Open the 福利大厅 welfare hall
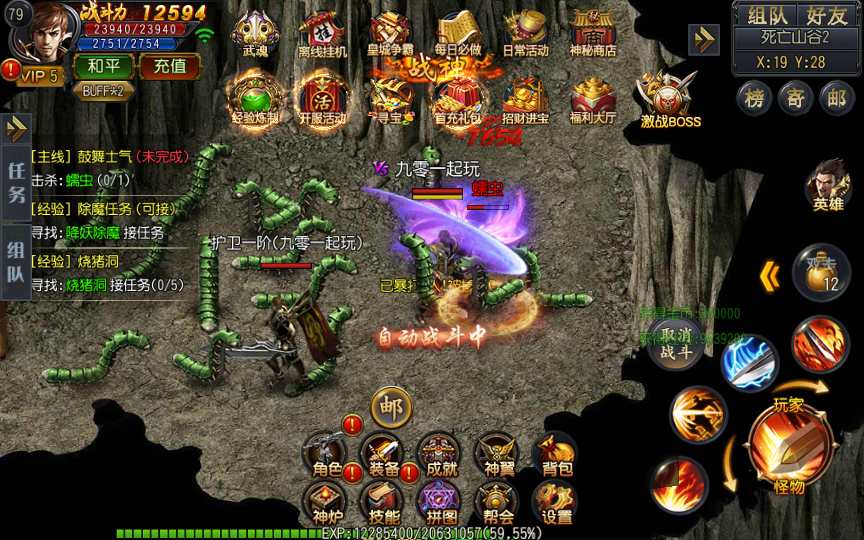 tap(593, 100)
